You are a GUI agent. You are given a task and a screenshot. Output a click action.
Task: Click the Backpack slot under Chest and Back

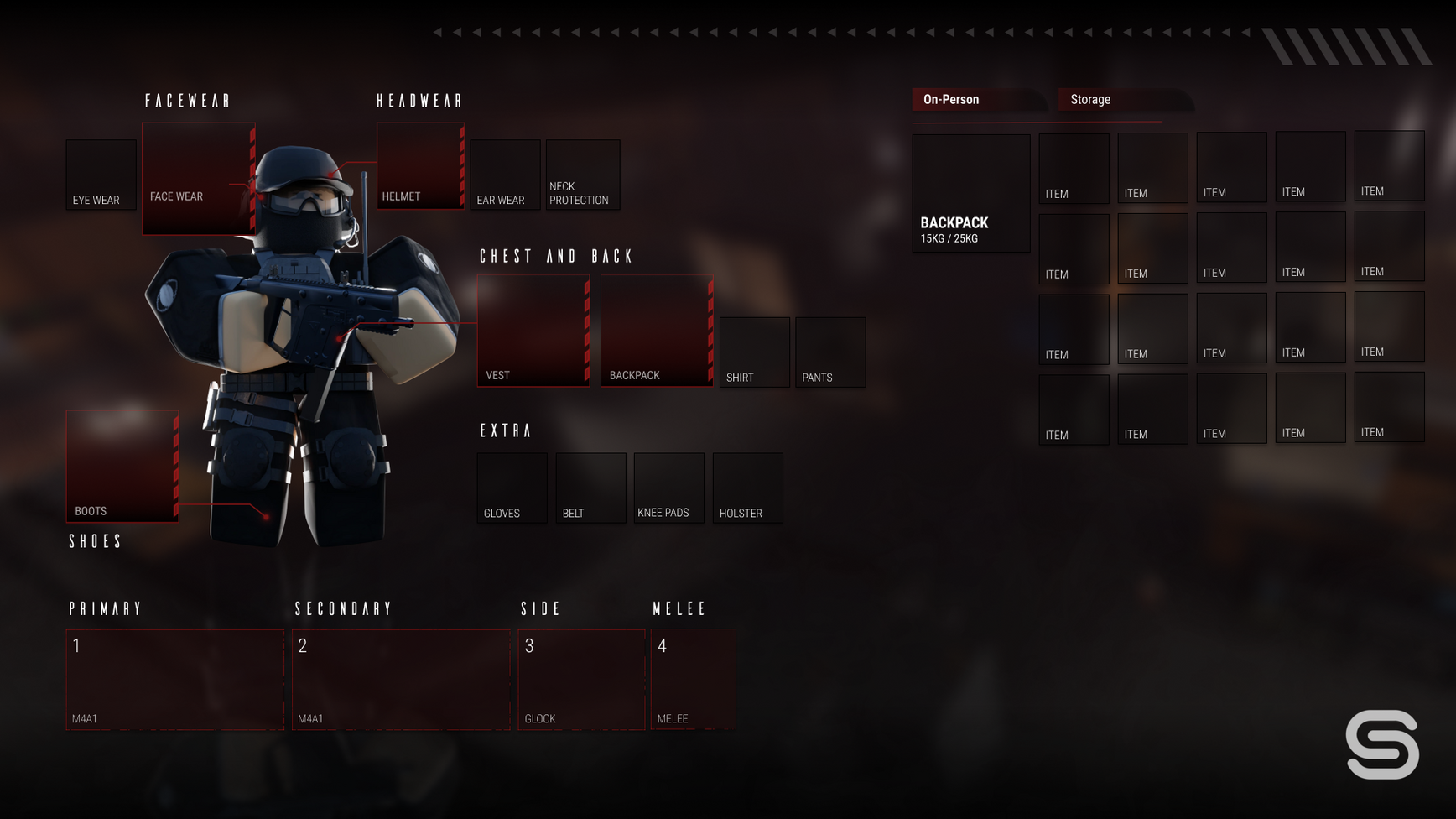(x=657, y=331)
